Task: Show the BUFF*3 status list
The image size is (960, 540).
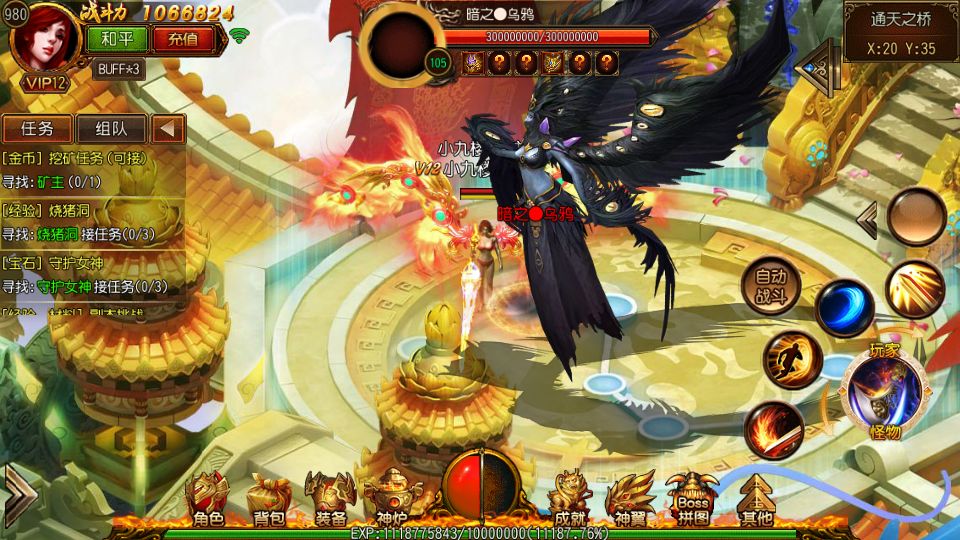Action: click(119, 69)
